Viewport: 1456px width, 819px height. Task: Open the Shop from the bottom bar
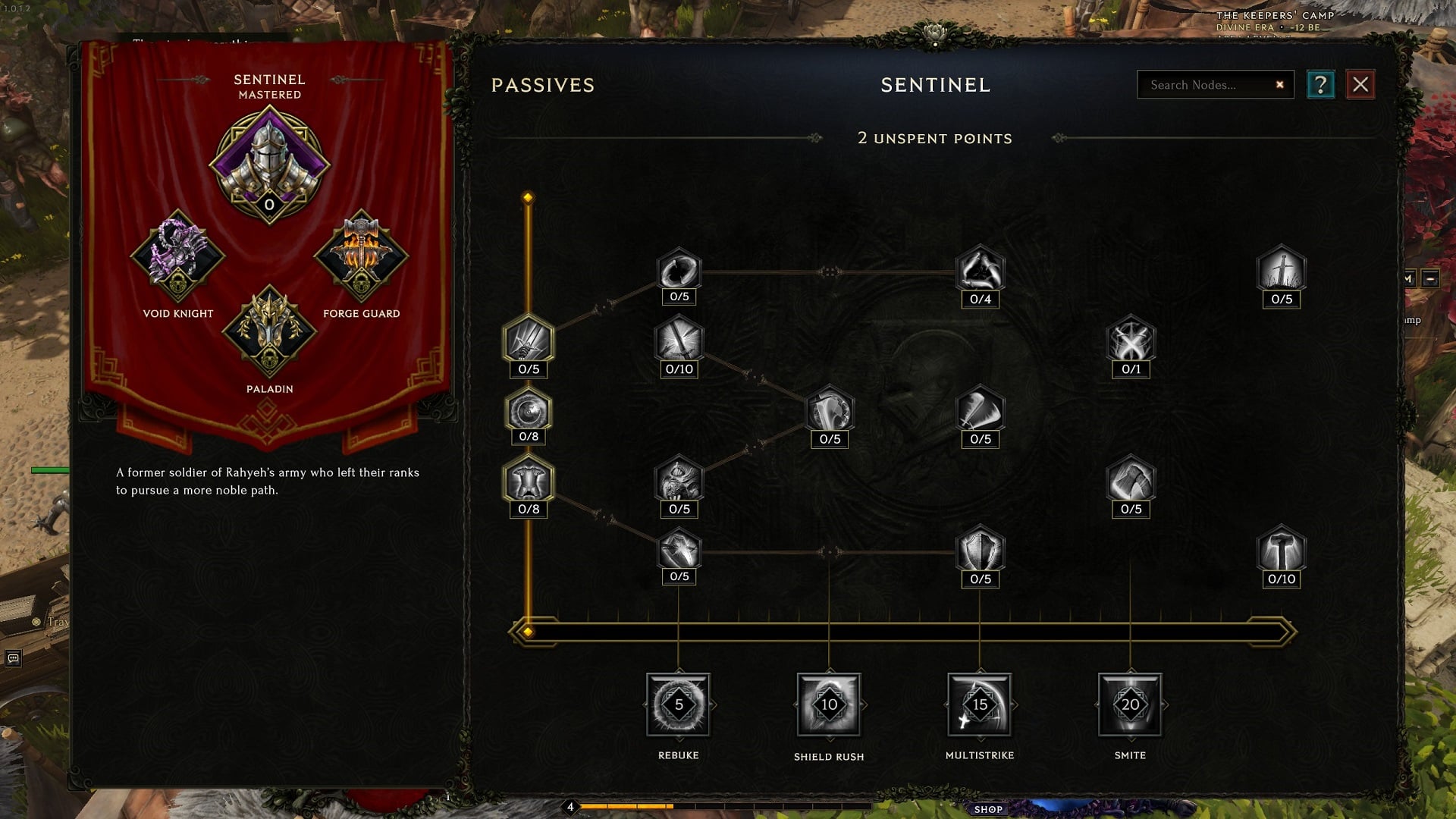(987, 808)
